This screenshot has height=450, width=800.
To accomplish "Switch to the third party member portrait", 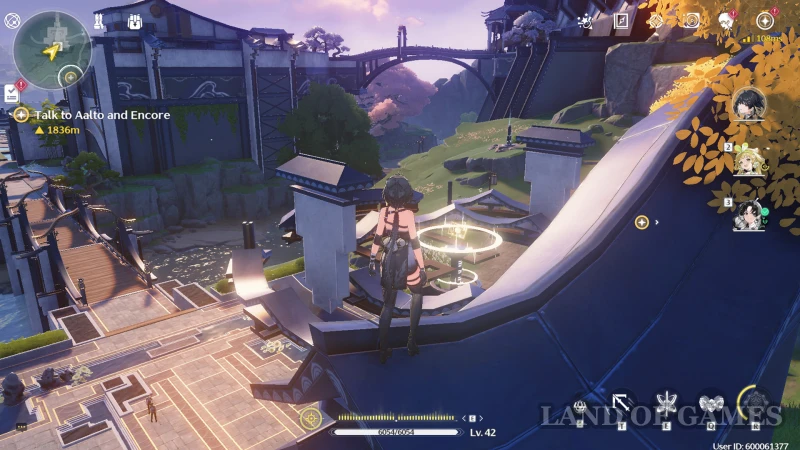I will pyautogui.click(x=748, y=215).
